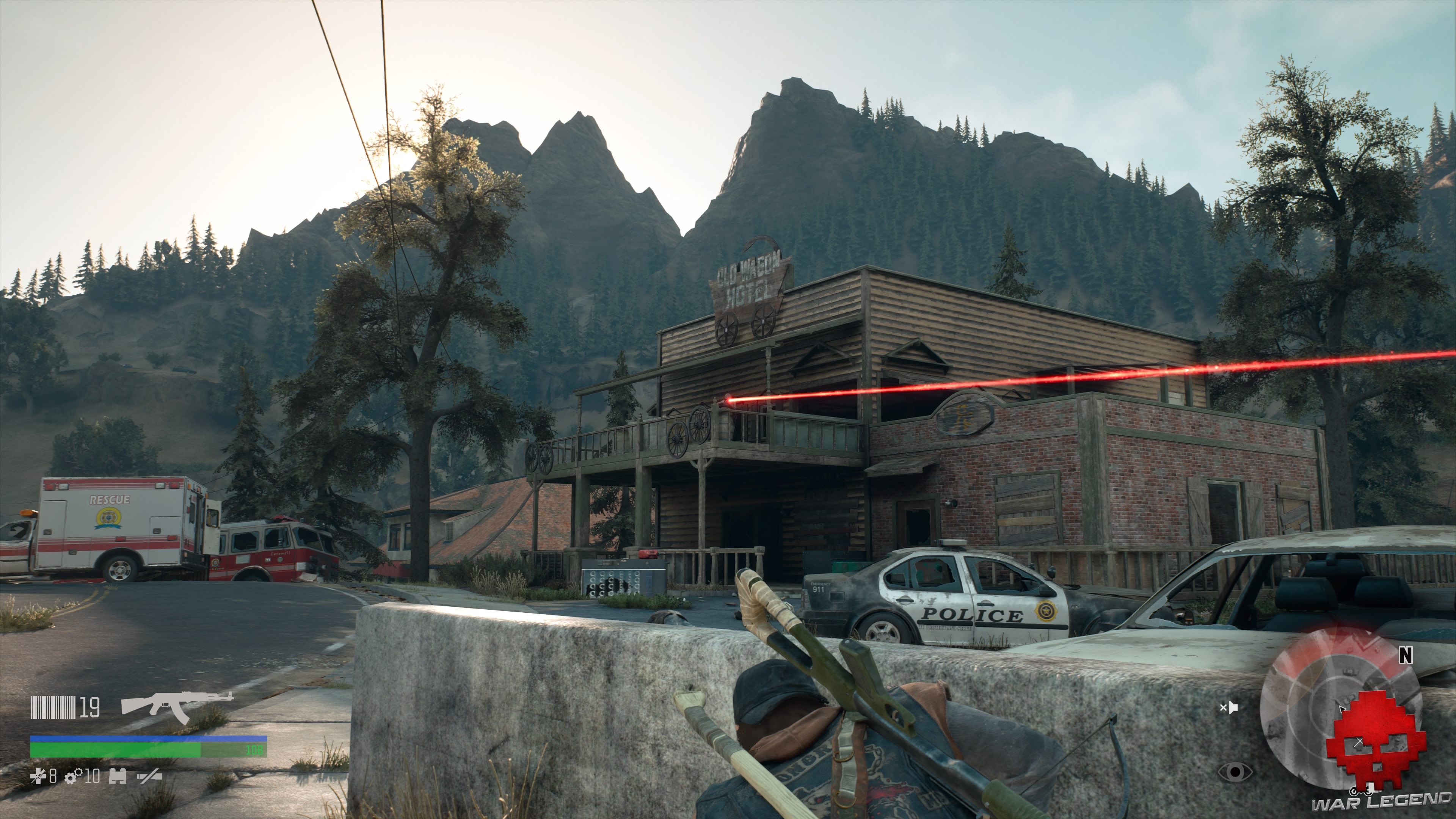The image size is (1456, 819).
Task: Toggle the enemy awareness eye icon
Action: point(1236,772)
